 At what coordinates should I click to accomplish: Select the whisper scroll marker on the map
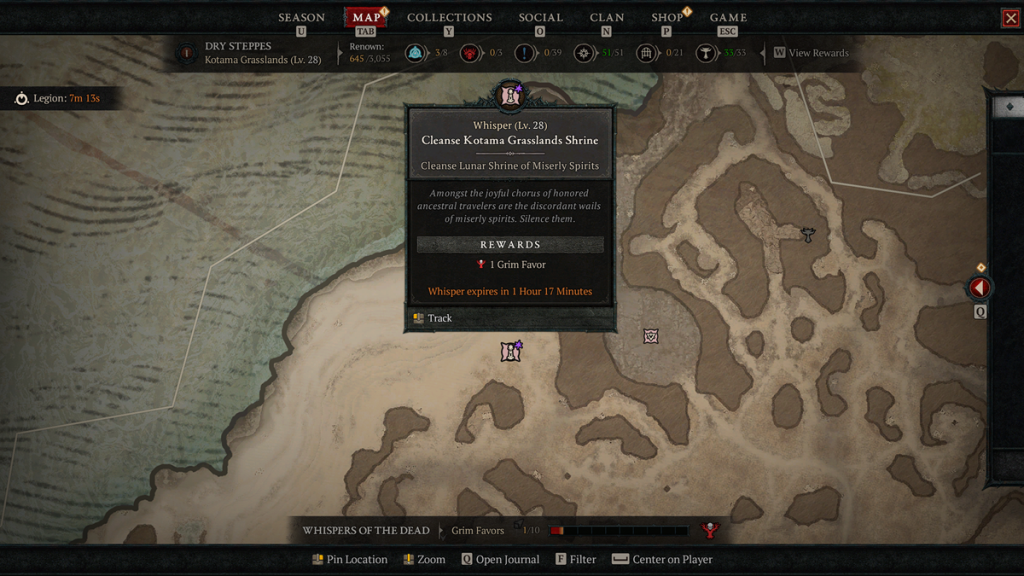tap(511, 351)
